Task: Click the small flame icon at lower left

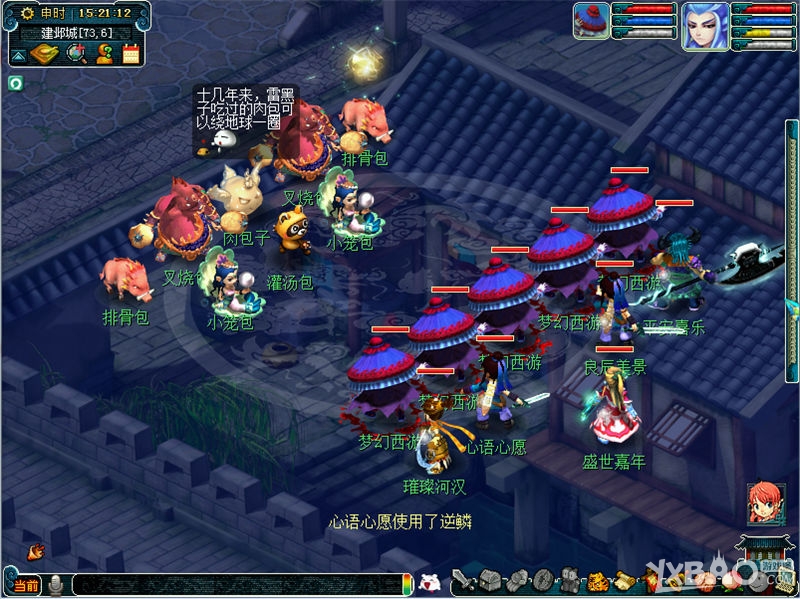Action: click(x=35, y=551)
